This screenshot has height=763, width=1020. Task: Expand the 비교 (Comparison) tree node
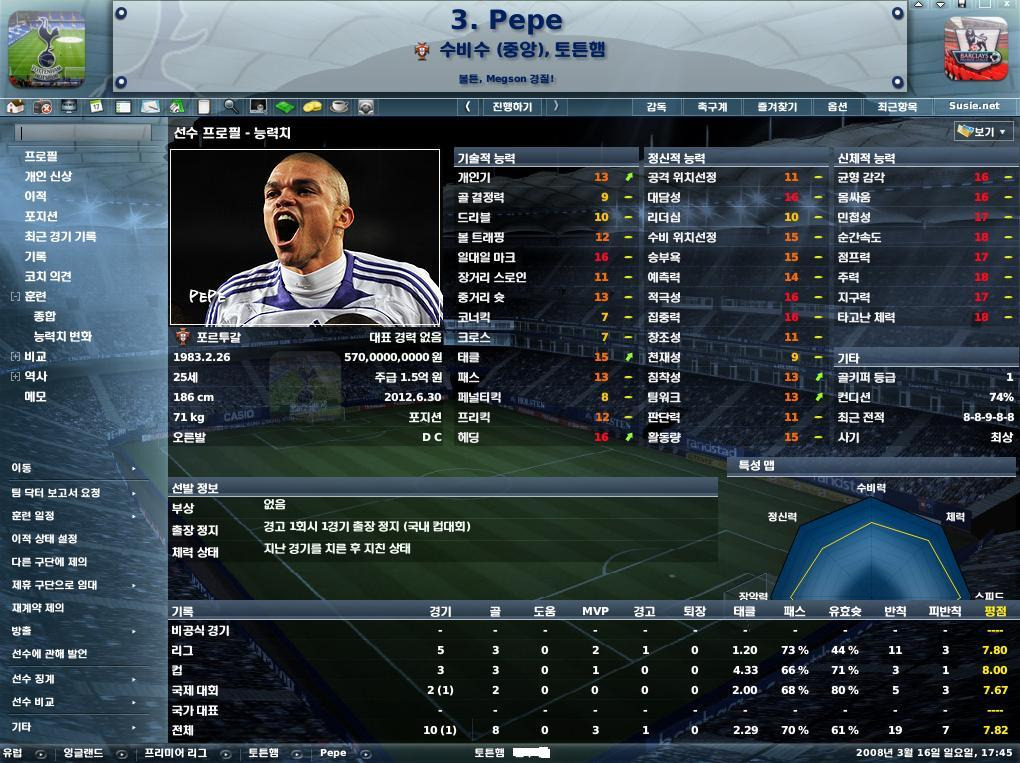click(x=15, y=357)
